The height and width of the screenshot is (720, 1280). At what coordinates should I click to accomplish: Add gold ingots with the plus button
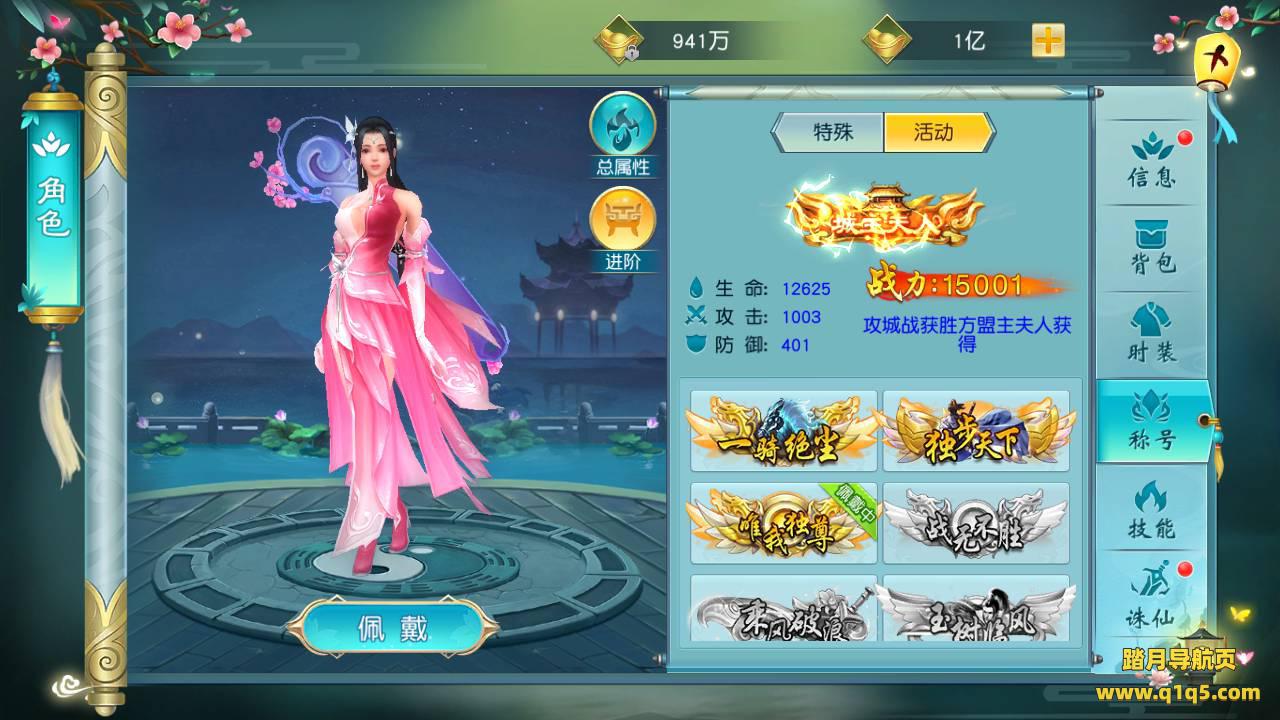click(x=1048, y=41)
